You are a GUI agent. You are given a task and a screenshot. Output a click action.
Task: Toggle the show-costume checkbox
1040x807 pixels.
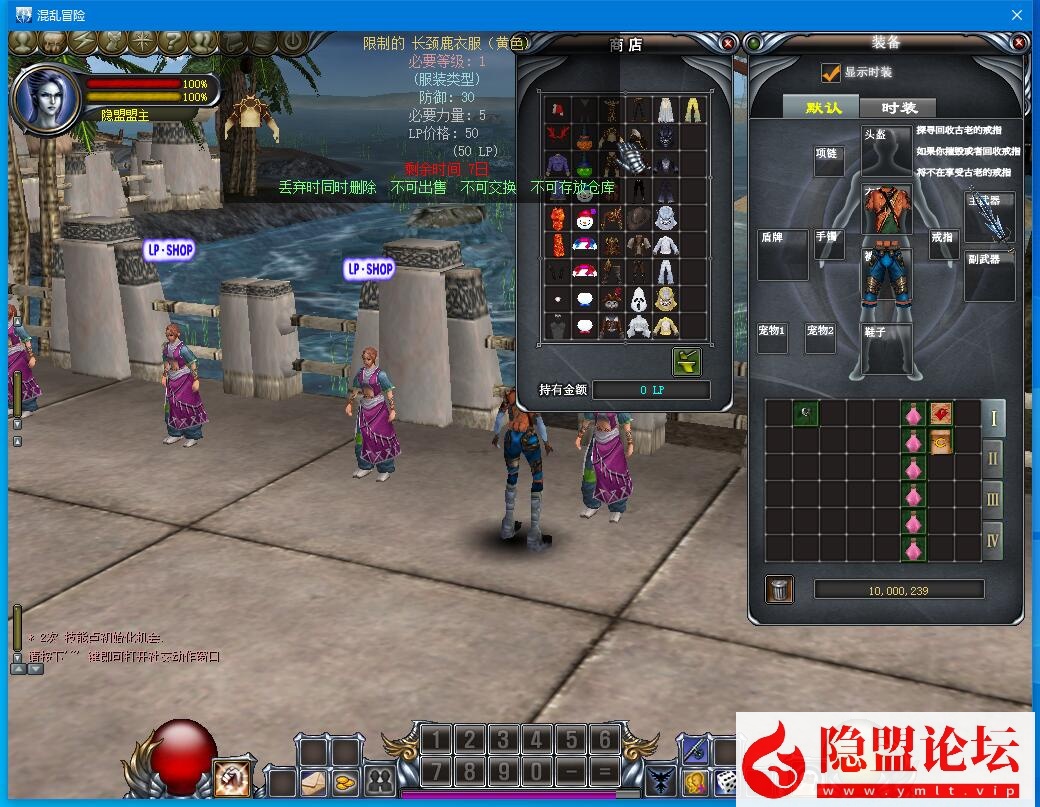point(830,73)
